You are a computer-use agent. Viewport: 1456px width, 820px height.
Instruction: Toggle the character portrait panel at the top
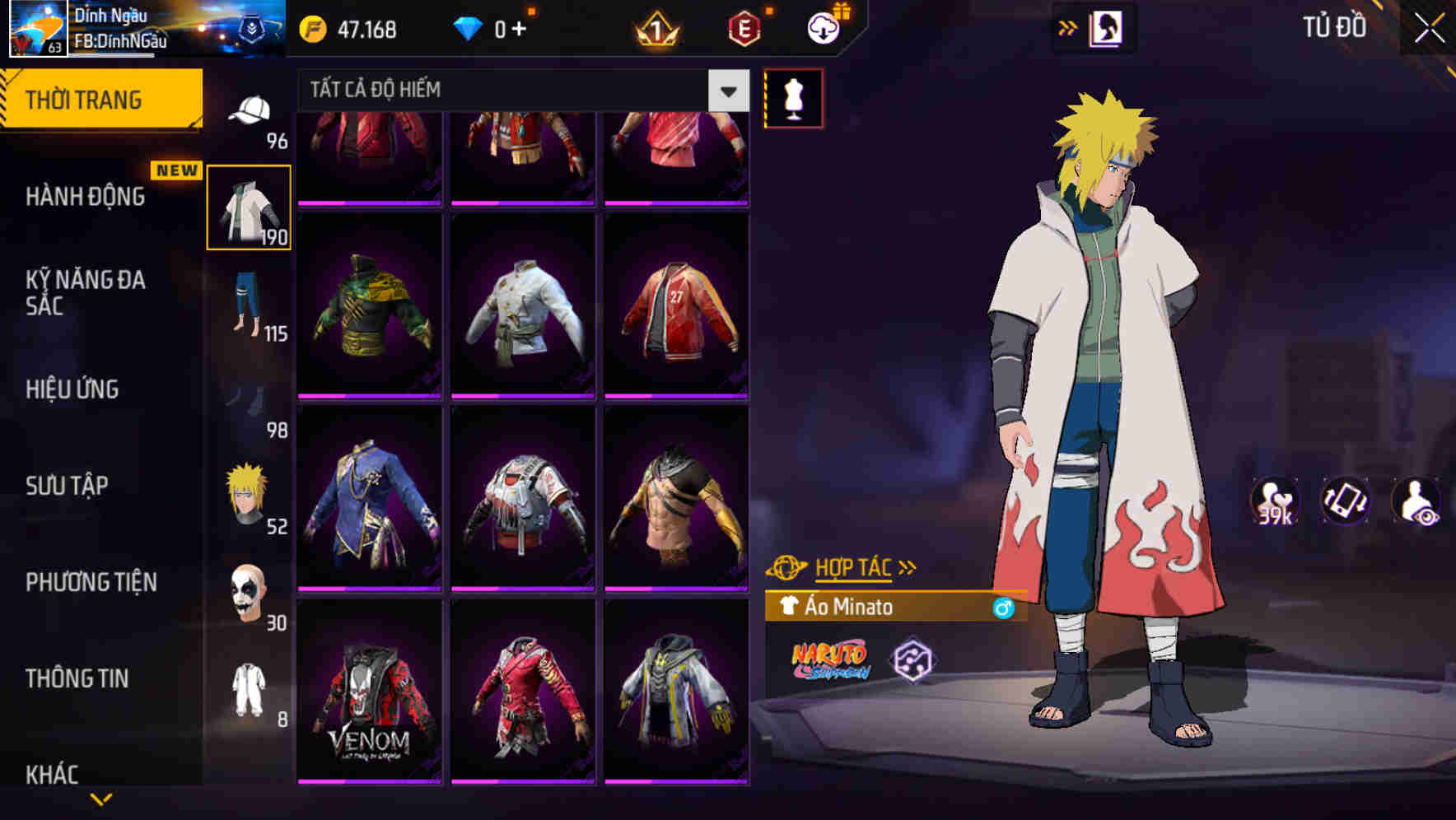(x=1108, y=27)
